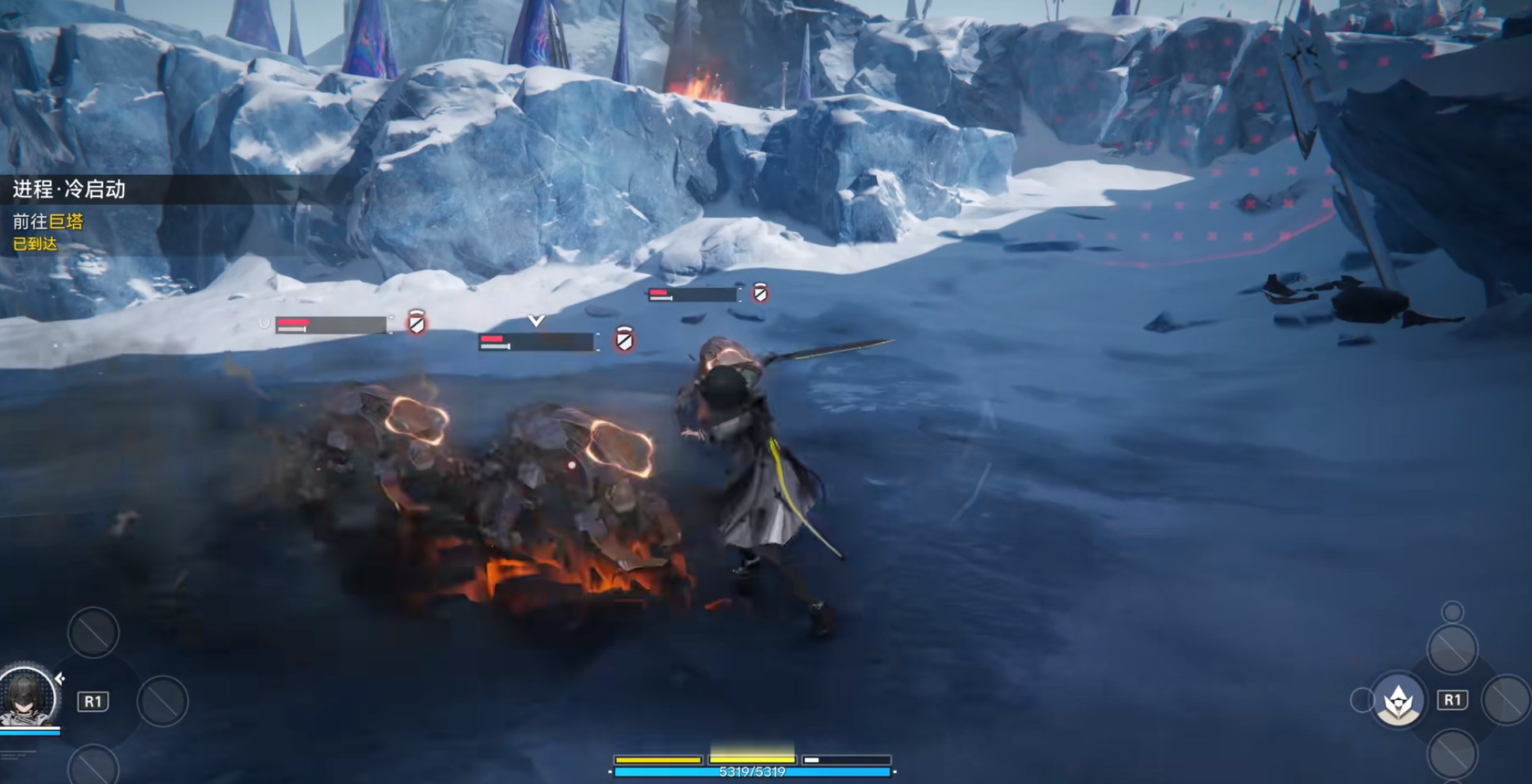Select the dark-haired character portrait

point(29,698)
